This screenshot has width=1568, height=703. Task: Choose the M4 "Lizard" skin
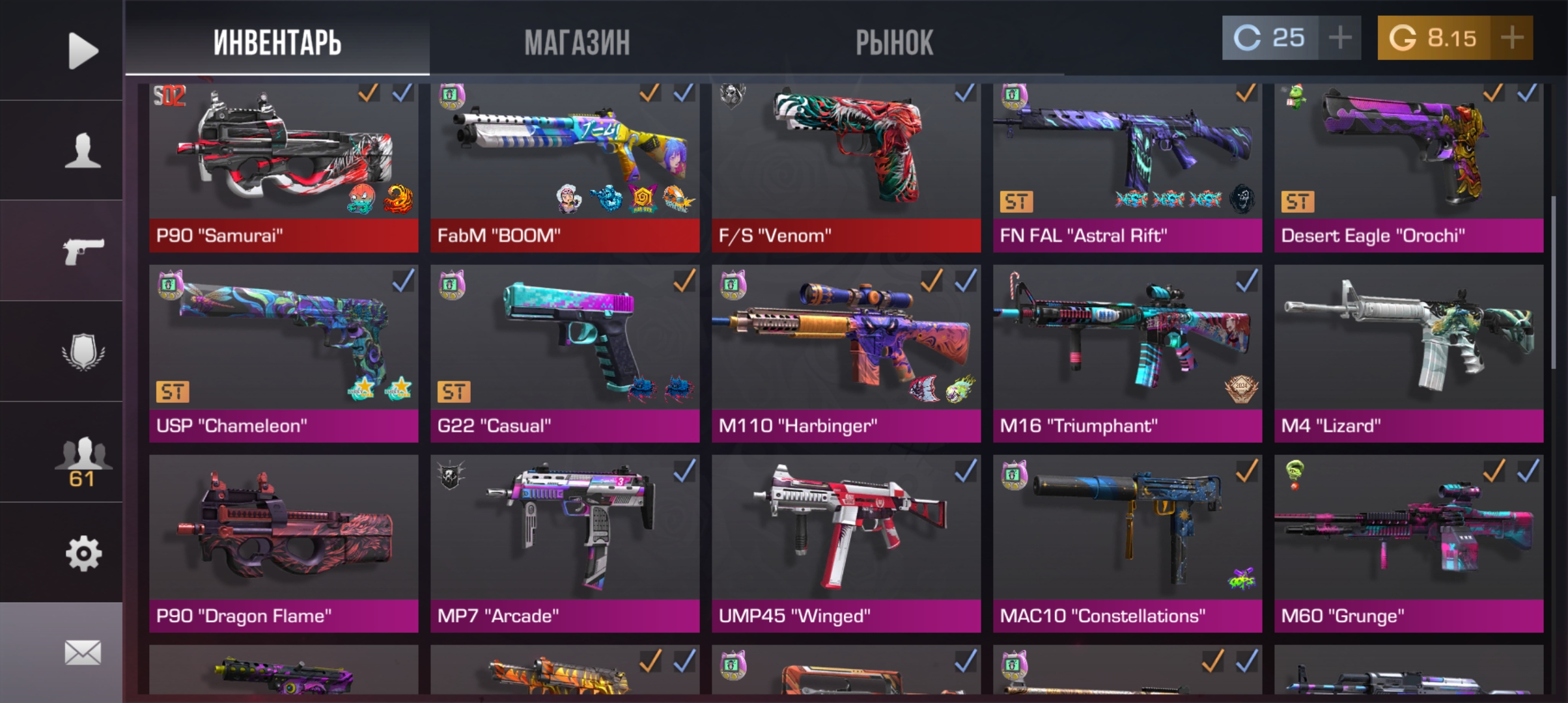(1408, 351)
